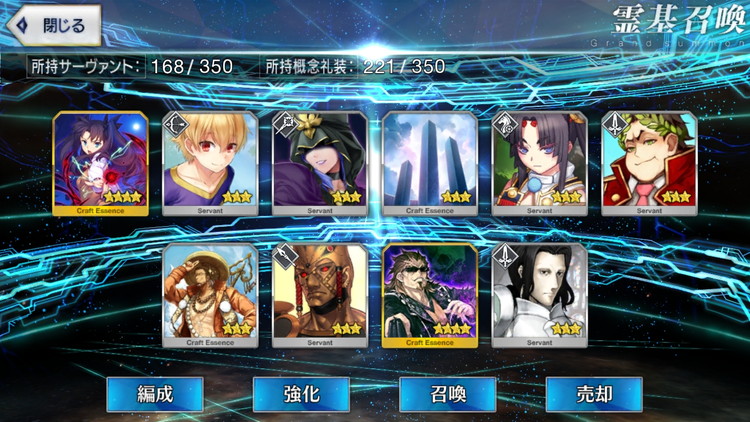
Task: Tap the 召喚 summon button
Action: pos(447,394)
